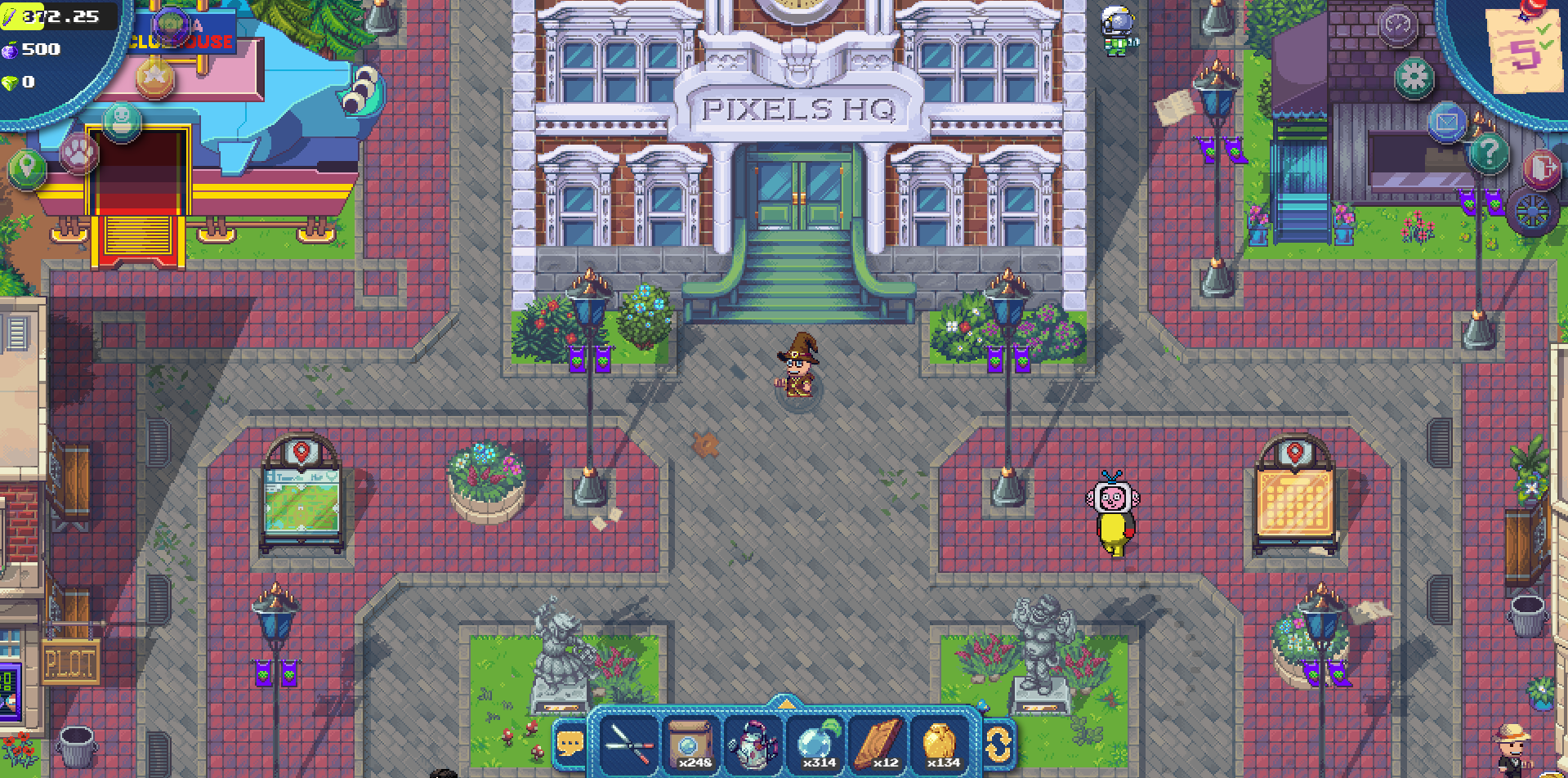Open the green map pin button
The height and width of the screenshot is (778, 1568).
pos(28,169)
